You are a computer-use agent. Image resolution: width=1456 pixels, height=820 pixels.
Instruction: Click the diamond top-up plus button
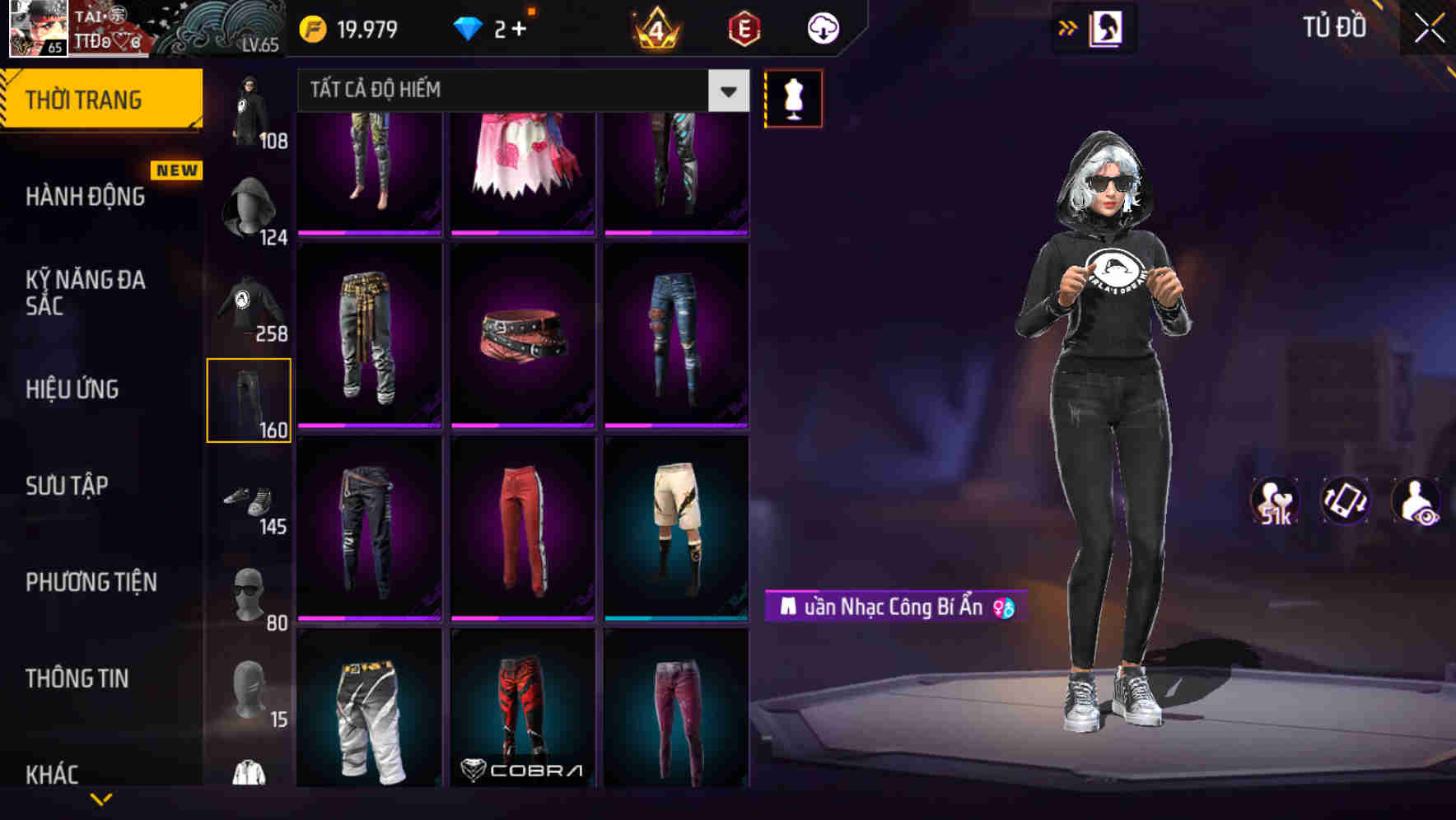point(521,26)
